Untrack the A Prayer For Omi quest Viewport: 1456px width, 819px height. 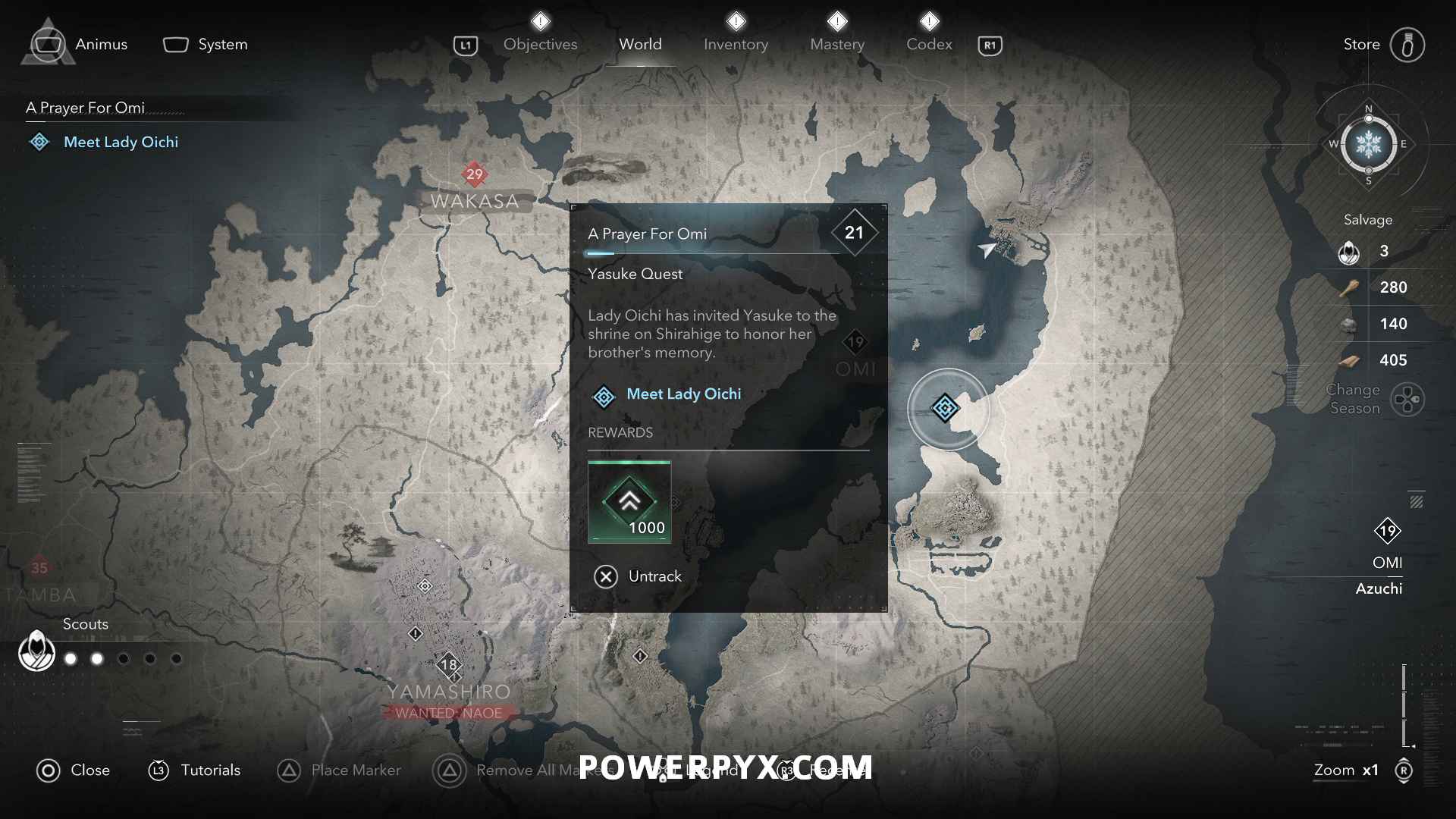coord(638,576)
